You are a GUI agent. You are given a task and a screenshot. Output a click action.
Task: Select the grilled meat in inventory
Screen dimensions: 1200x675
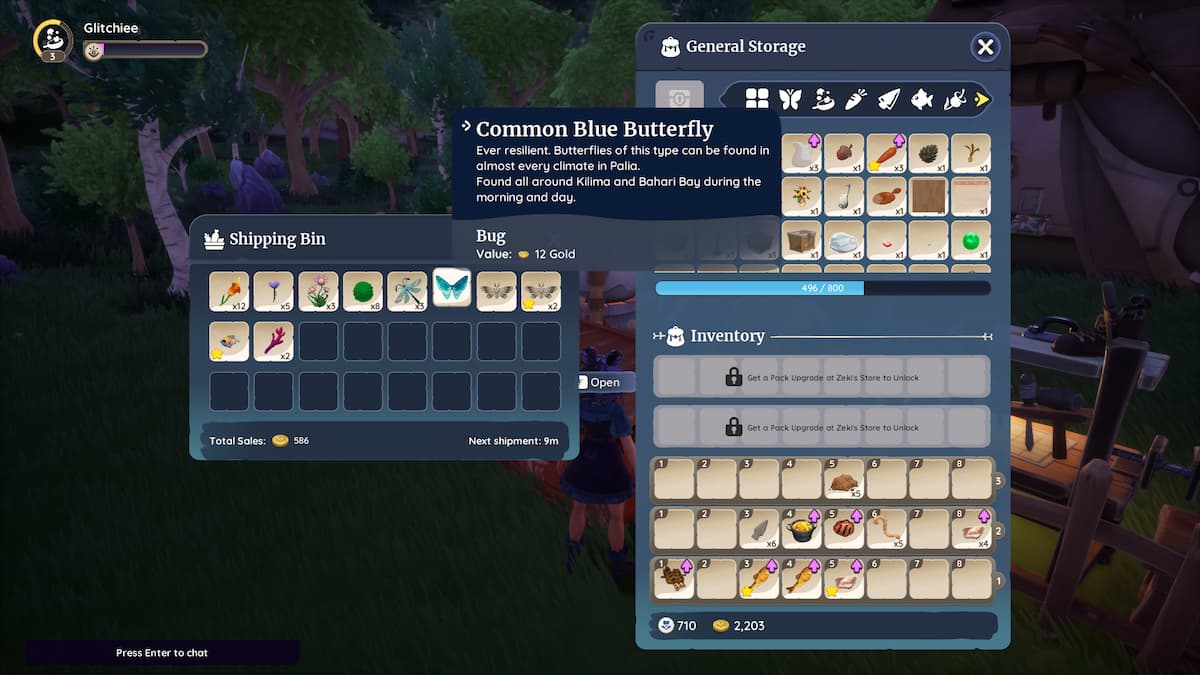[x=844, y=528]
